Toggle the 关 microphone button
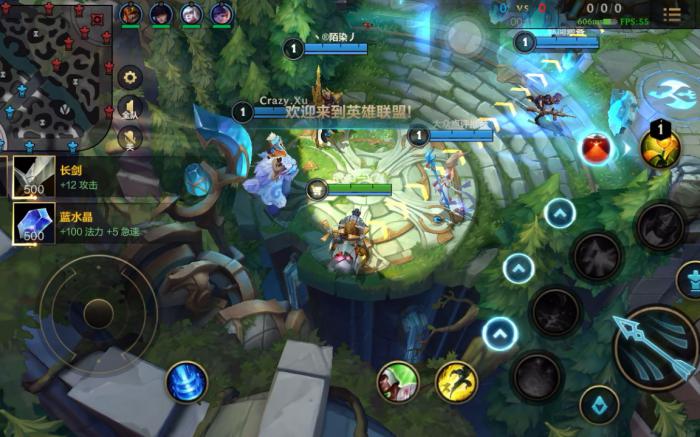The width and height of the screenshot is (700, 437). [x=130, y=138]
